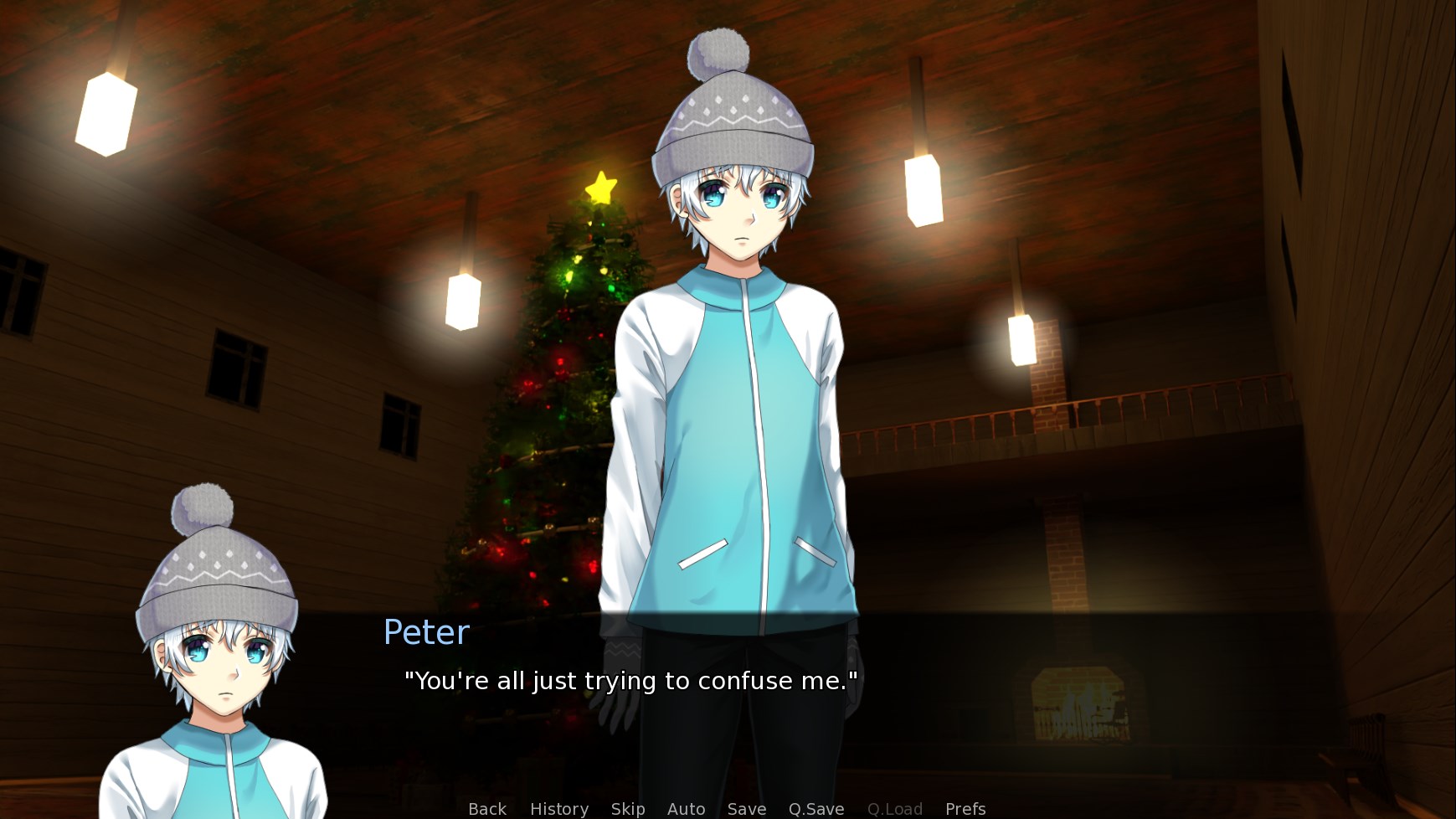Click the yellow star atop the tree
This screenshot has width=1456, height=819.
(x=601, y=186)
